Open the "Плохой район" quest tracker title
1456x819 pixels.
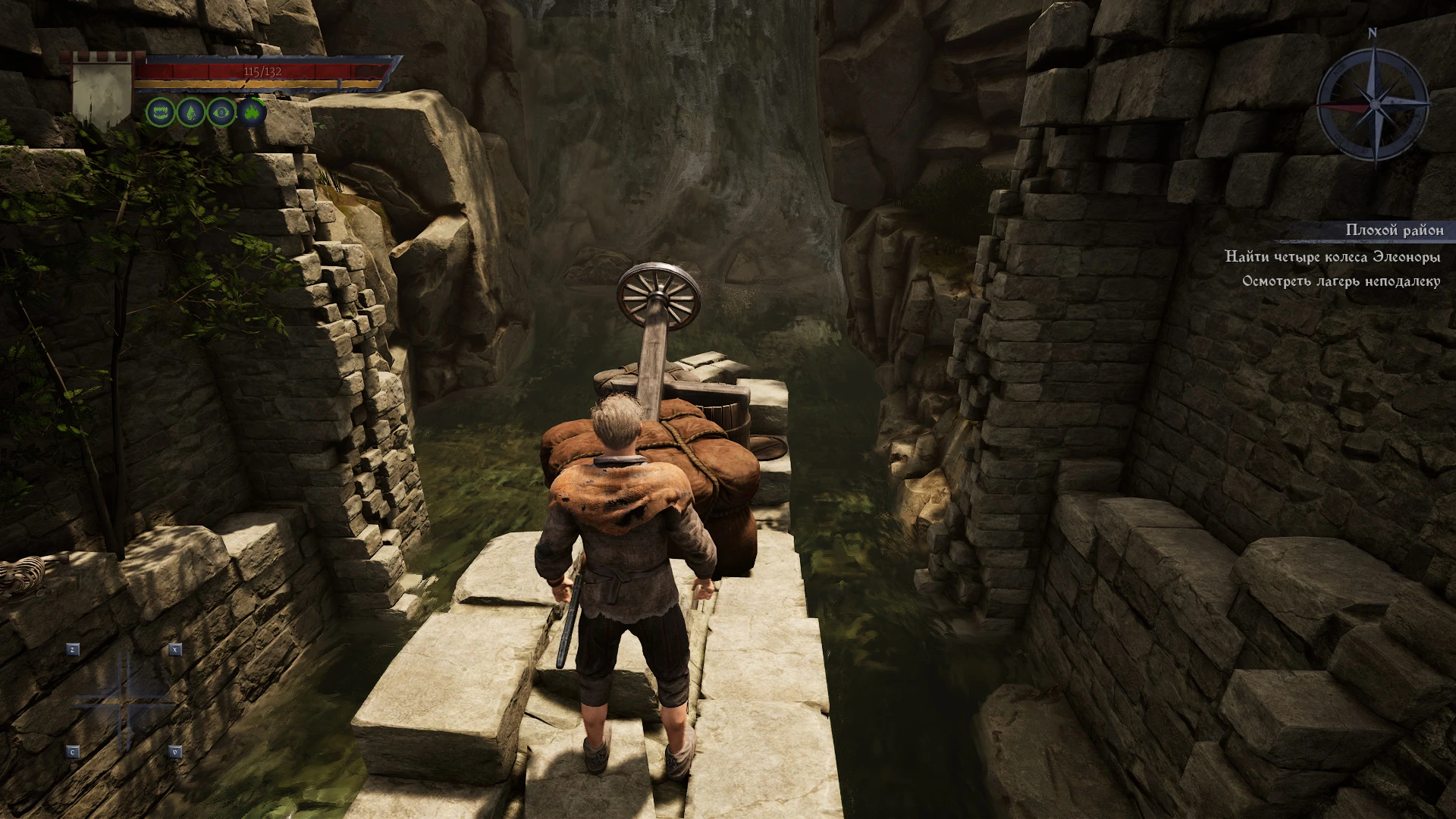click(x=1394, y=230)
